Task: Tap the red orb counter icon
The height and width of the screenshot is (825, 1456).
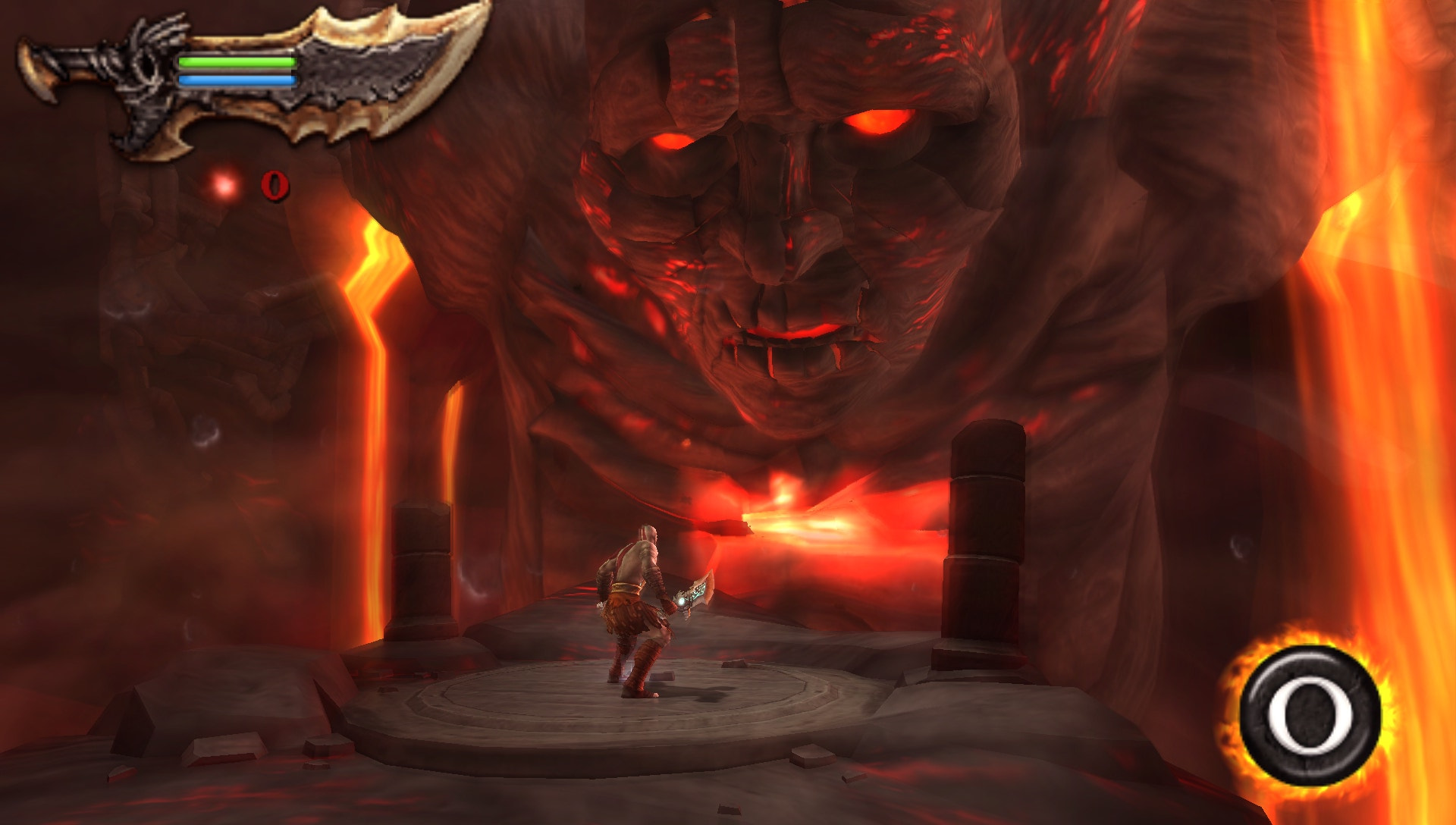Action: tap(223, 184)
